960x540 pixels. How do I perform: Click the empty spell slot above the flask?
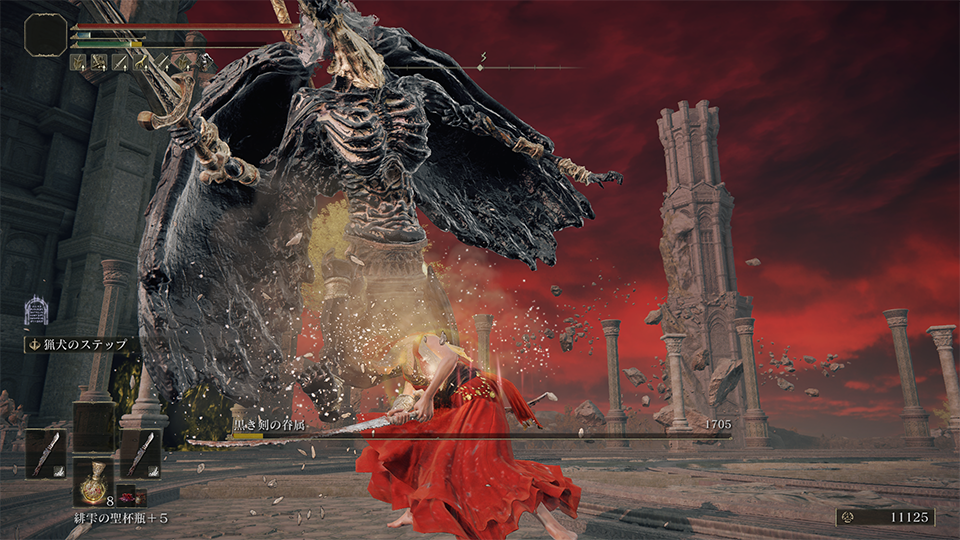coord(93,426)
